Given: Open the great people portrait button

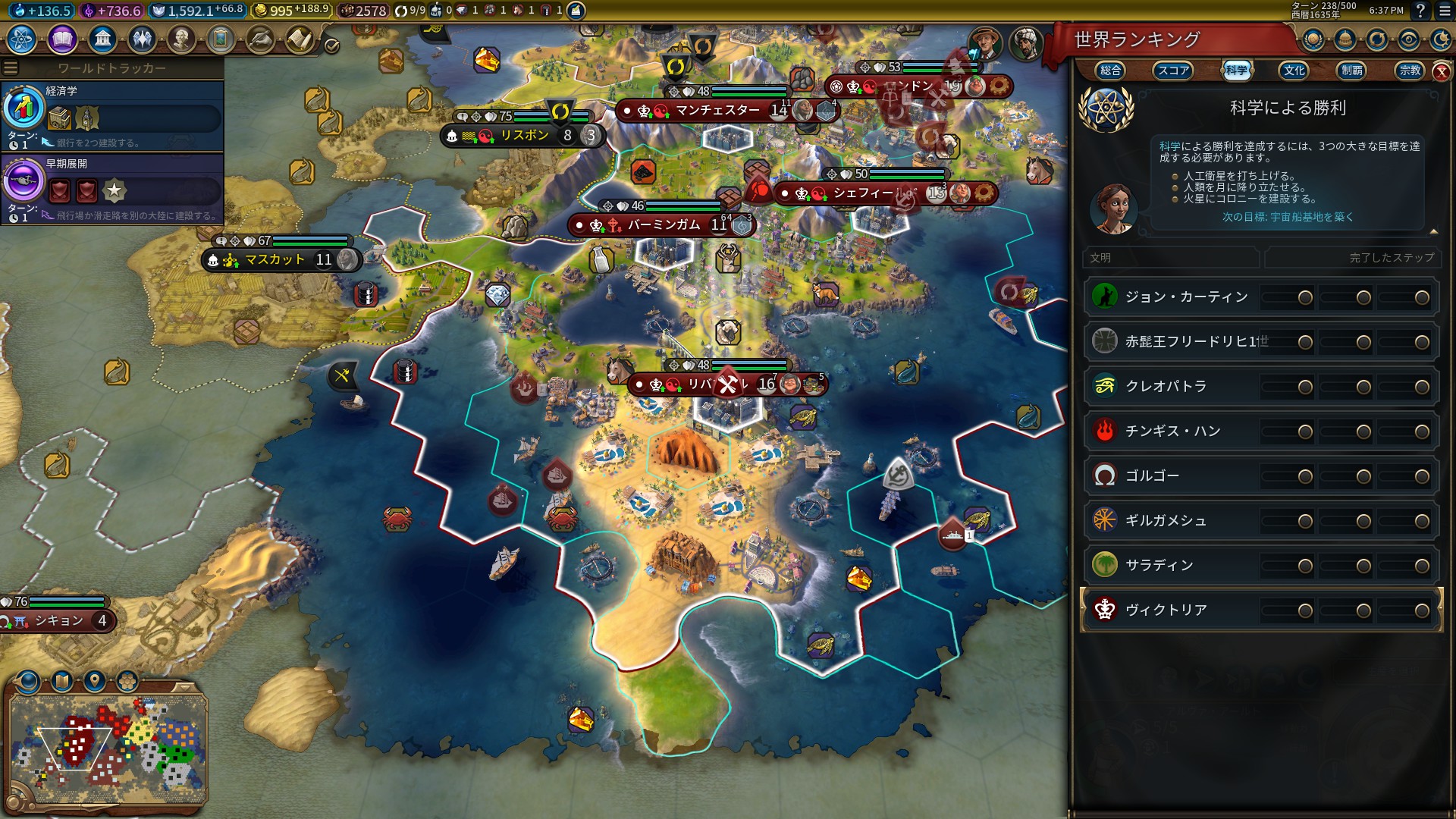Looking at the screenshot, I should tap(181, 39).
